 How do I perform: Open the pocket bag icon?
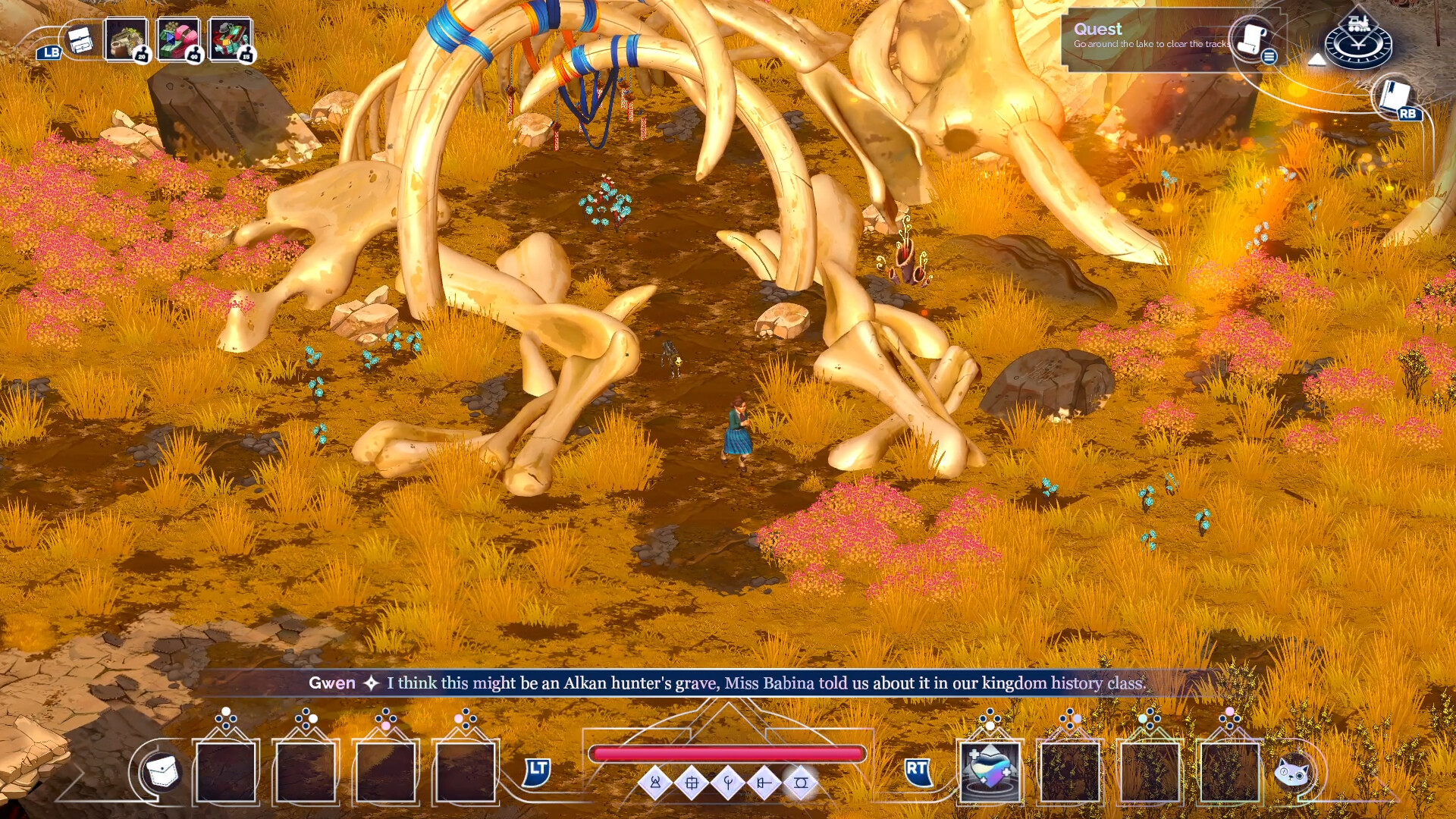[162, 772]
